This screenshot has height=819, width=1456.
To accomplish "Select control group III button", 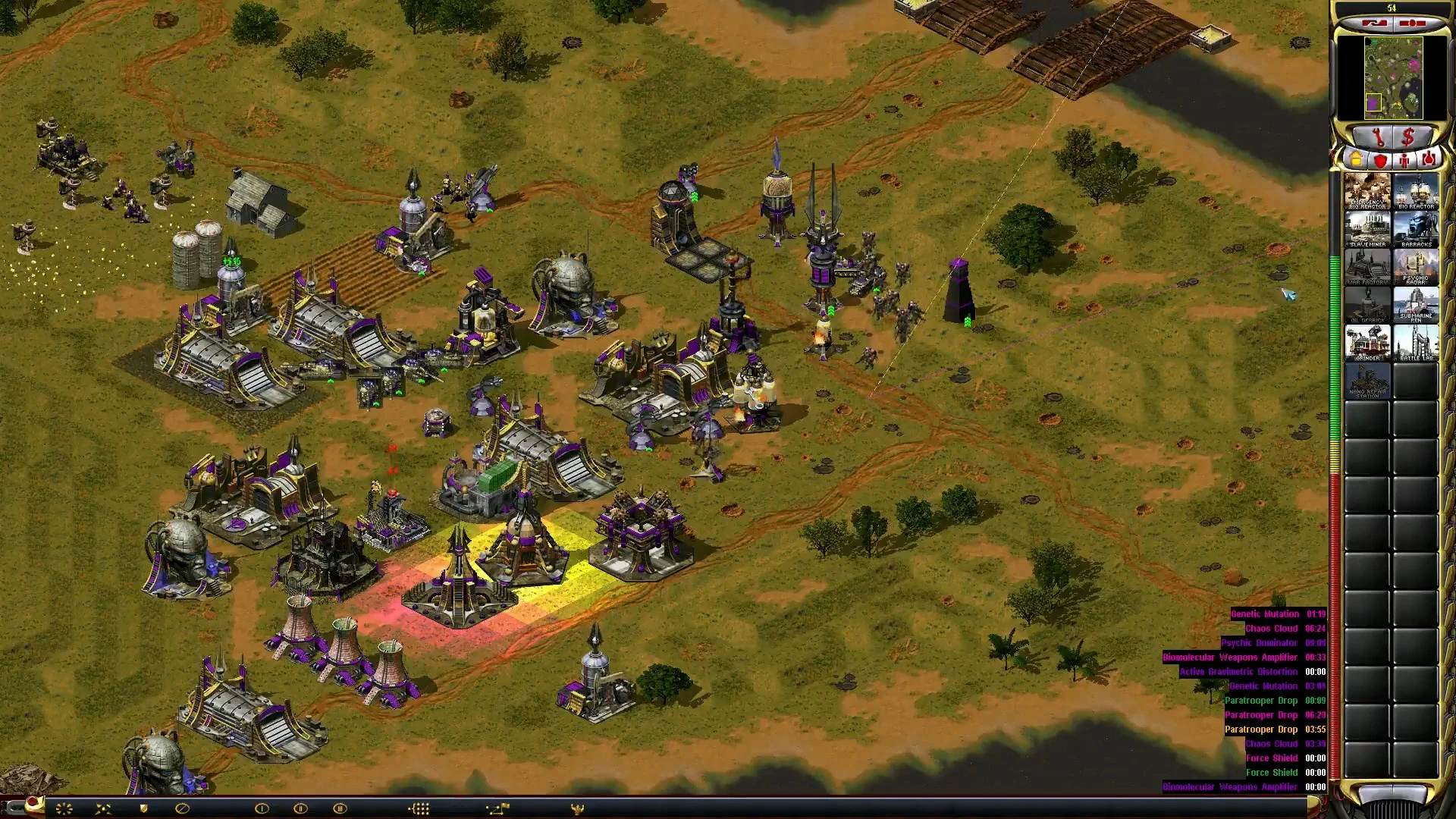I will tap(340, 808).
